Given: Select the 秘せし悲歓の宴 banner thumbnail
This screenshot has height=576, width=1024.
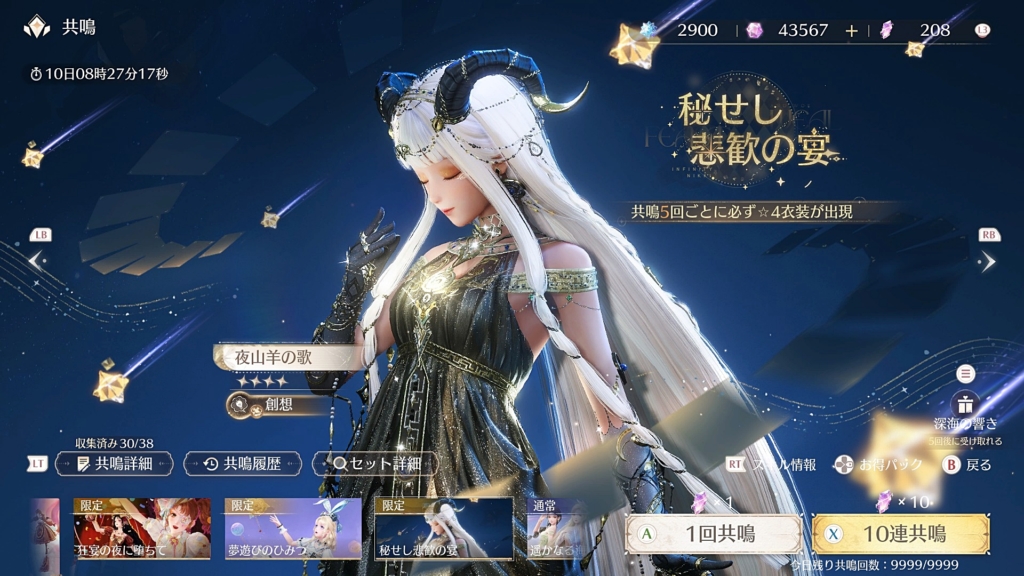Looking at the screenshot, I should point(444,528).
